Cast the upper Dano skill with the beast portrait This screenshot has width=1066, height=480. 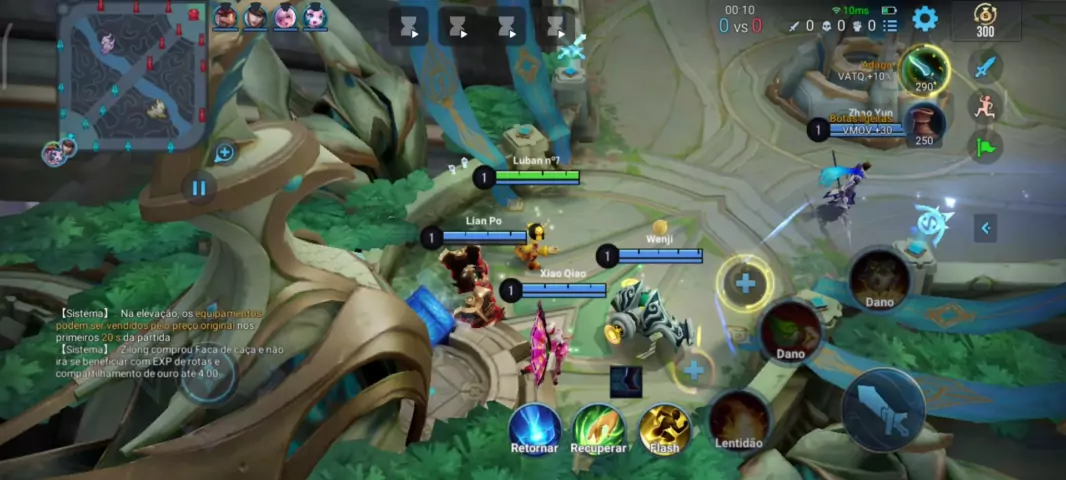tap(880, 279)
